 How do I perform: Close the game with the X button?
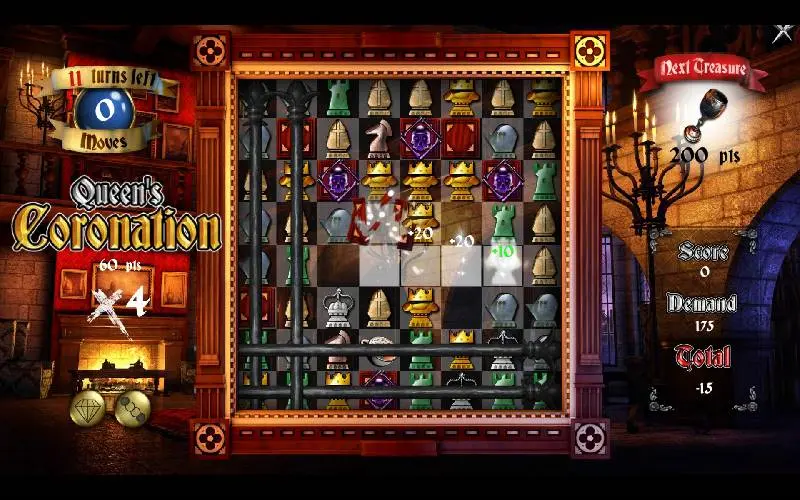tap(782, 33)
